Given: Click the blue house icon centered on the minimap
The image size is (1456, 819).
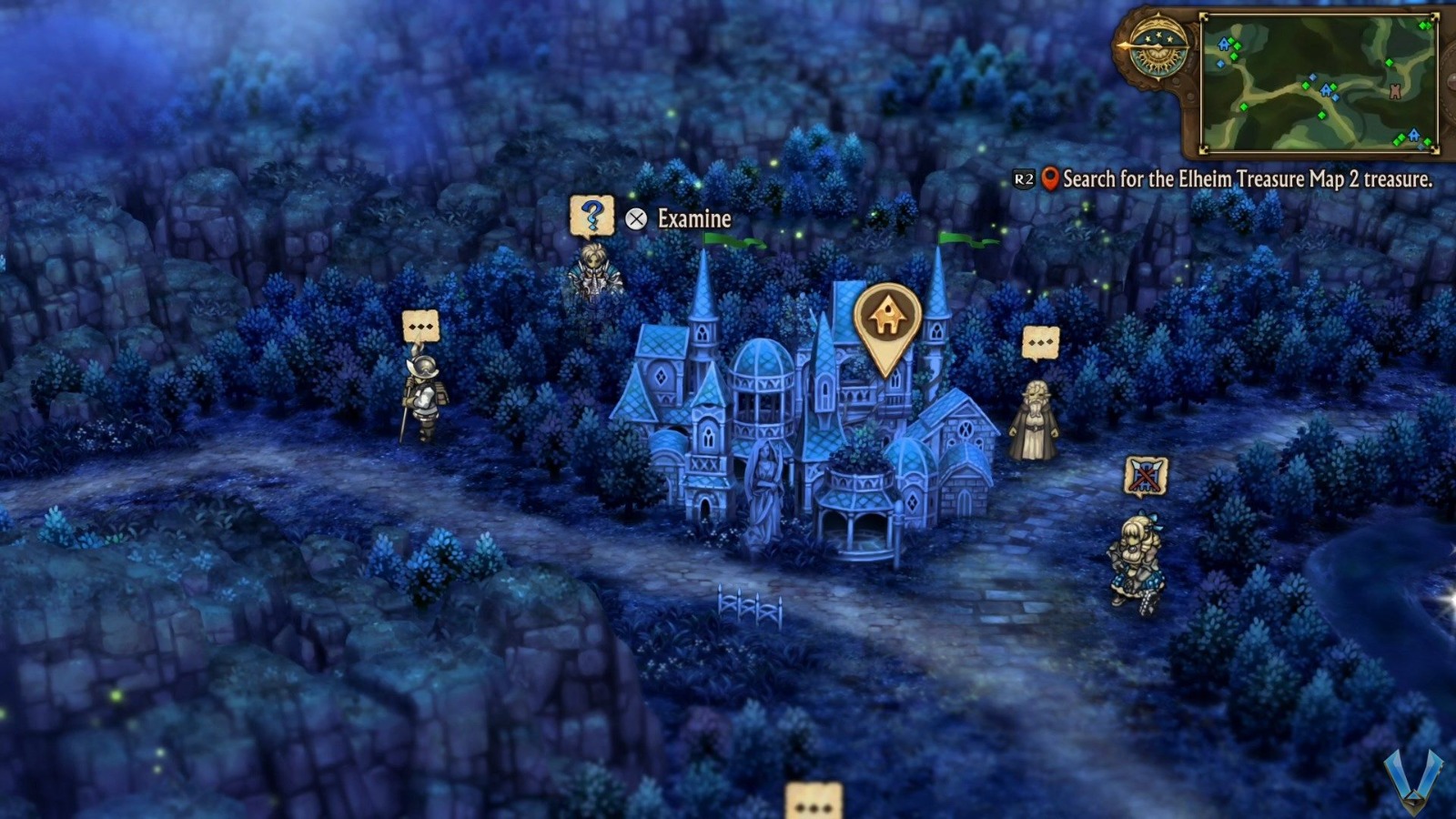Looking at the screenshot, I should 1325,91.
